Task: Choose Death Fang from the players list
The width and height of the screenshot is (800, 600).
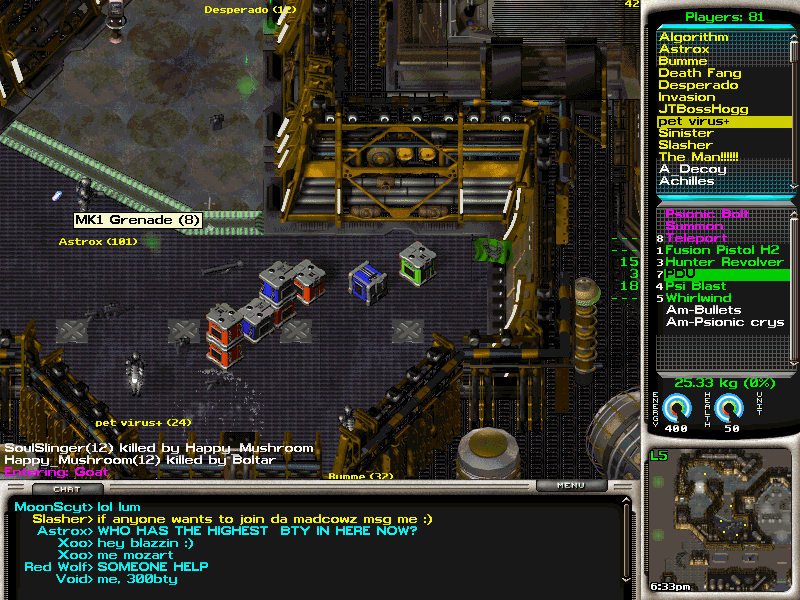Action: pos(699,73)
